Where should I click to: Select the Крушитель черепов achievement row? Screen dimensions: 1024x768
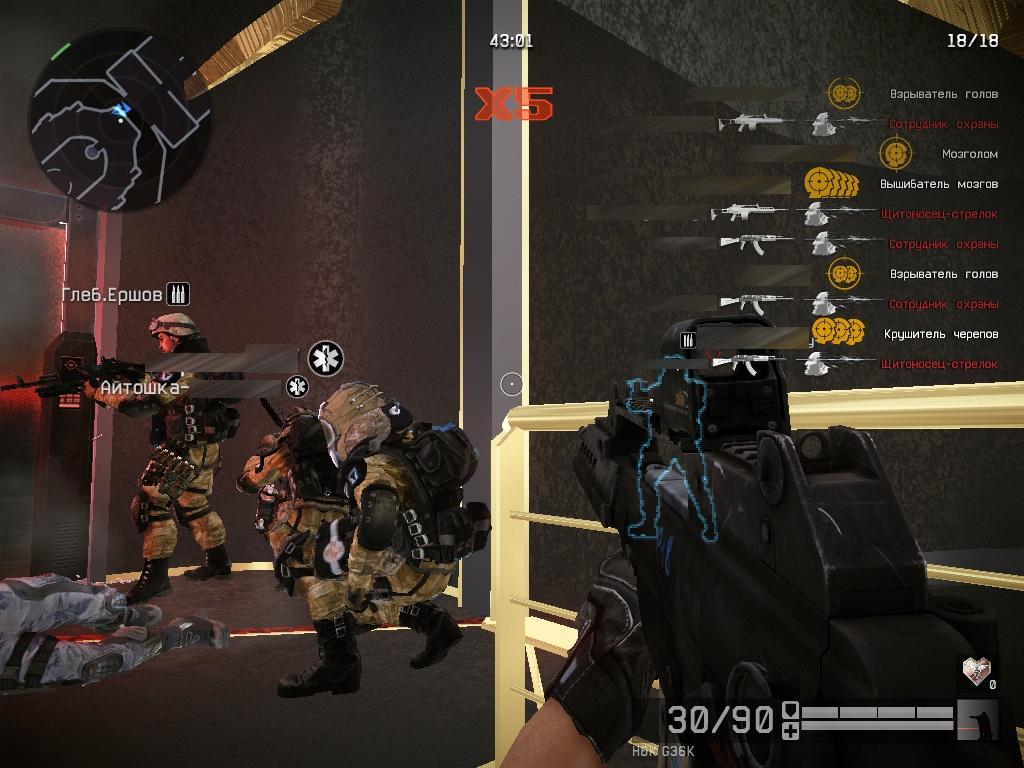(940, 334)
